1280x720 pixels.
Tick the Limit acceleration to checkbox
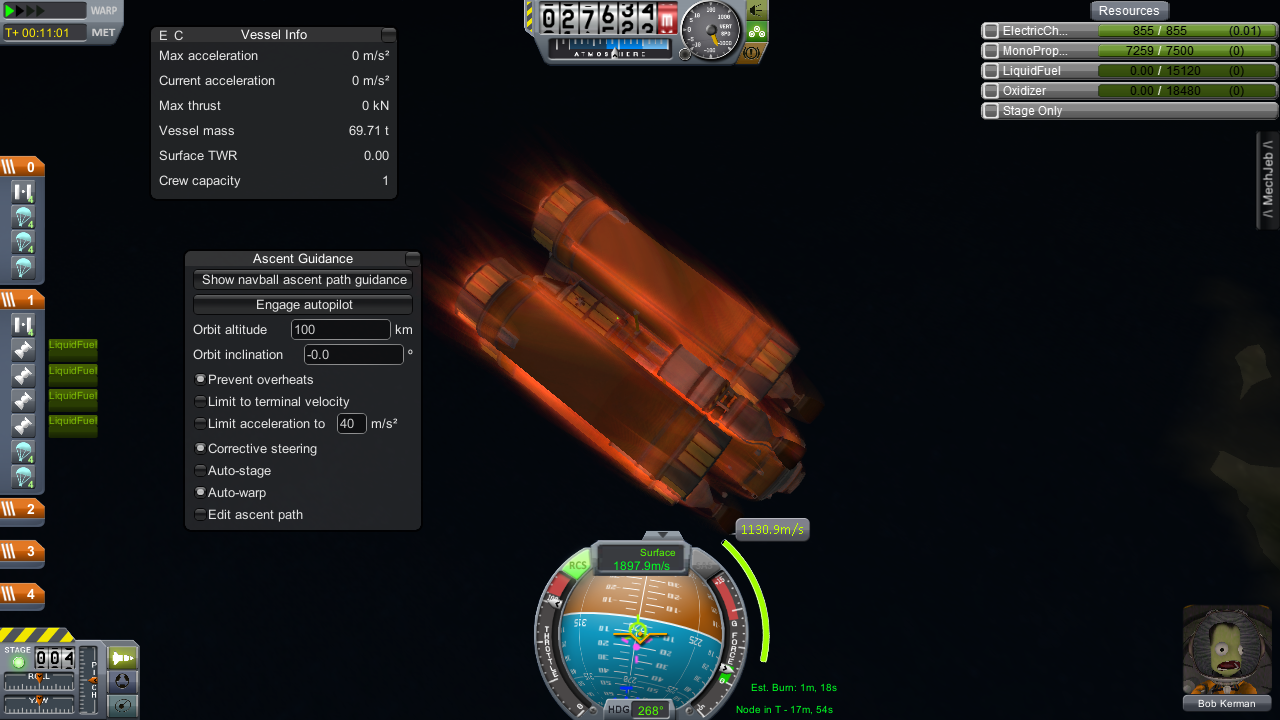[x=200, y=424]
